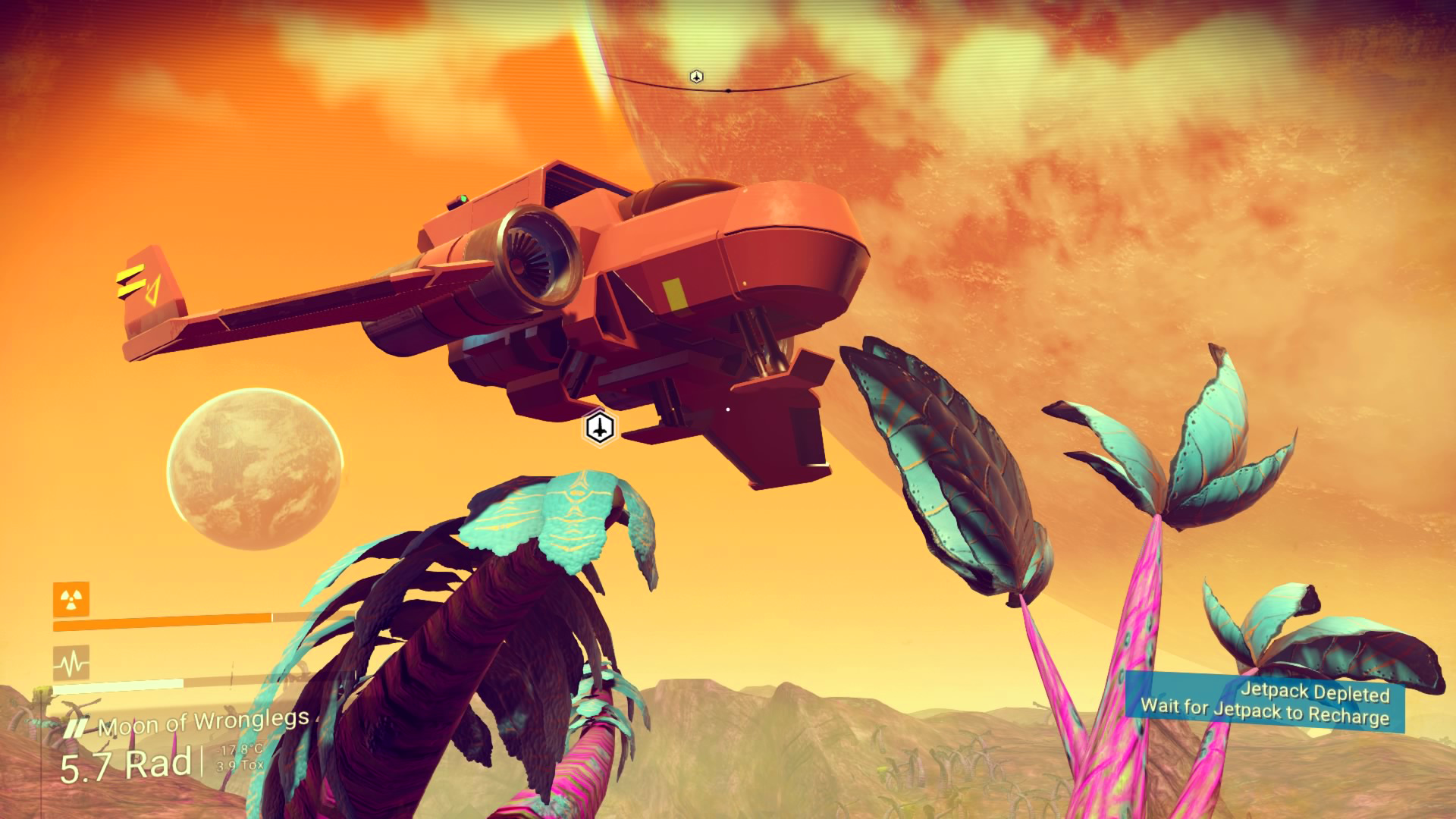Viewport: 1456px width, 819px height.
Task: Click the yellow squad marking on the ship hull
Action: 675,295
